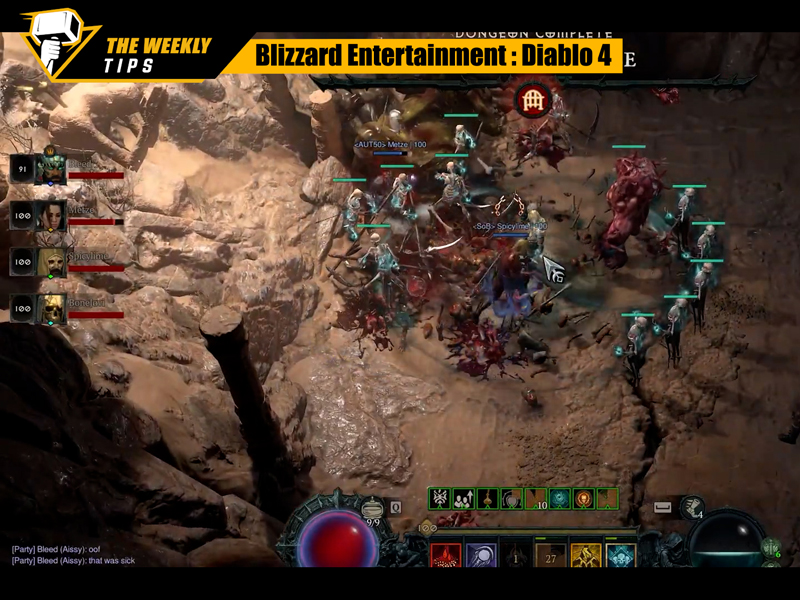Image resolution: width=800 pixels, height=600 pixels.
Task: Activate the golden skill icon
Action: tap(586, 558)
